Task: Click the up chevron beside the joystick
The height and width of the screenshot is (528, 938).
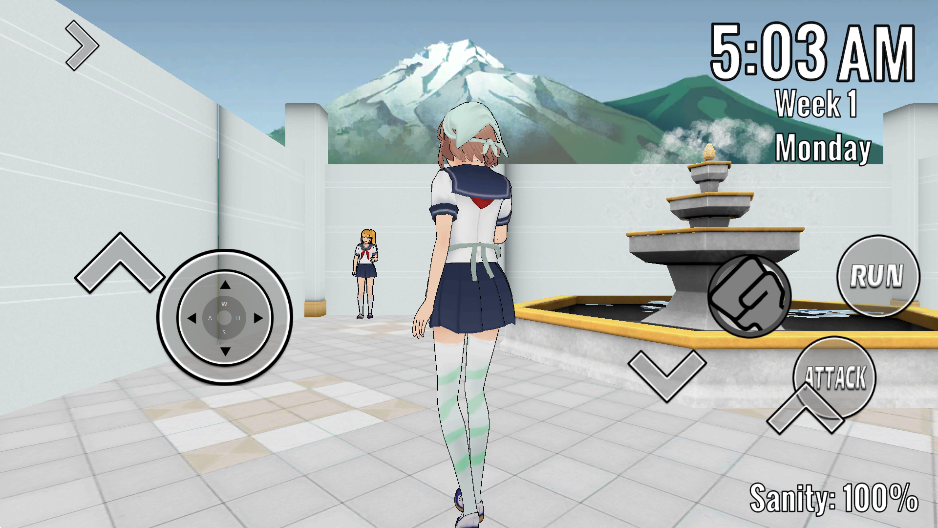Action: coord(119,263)
